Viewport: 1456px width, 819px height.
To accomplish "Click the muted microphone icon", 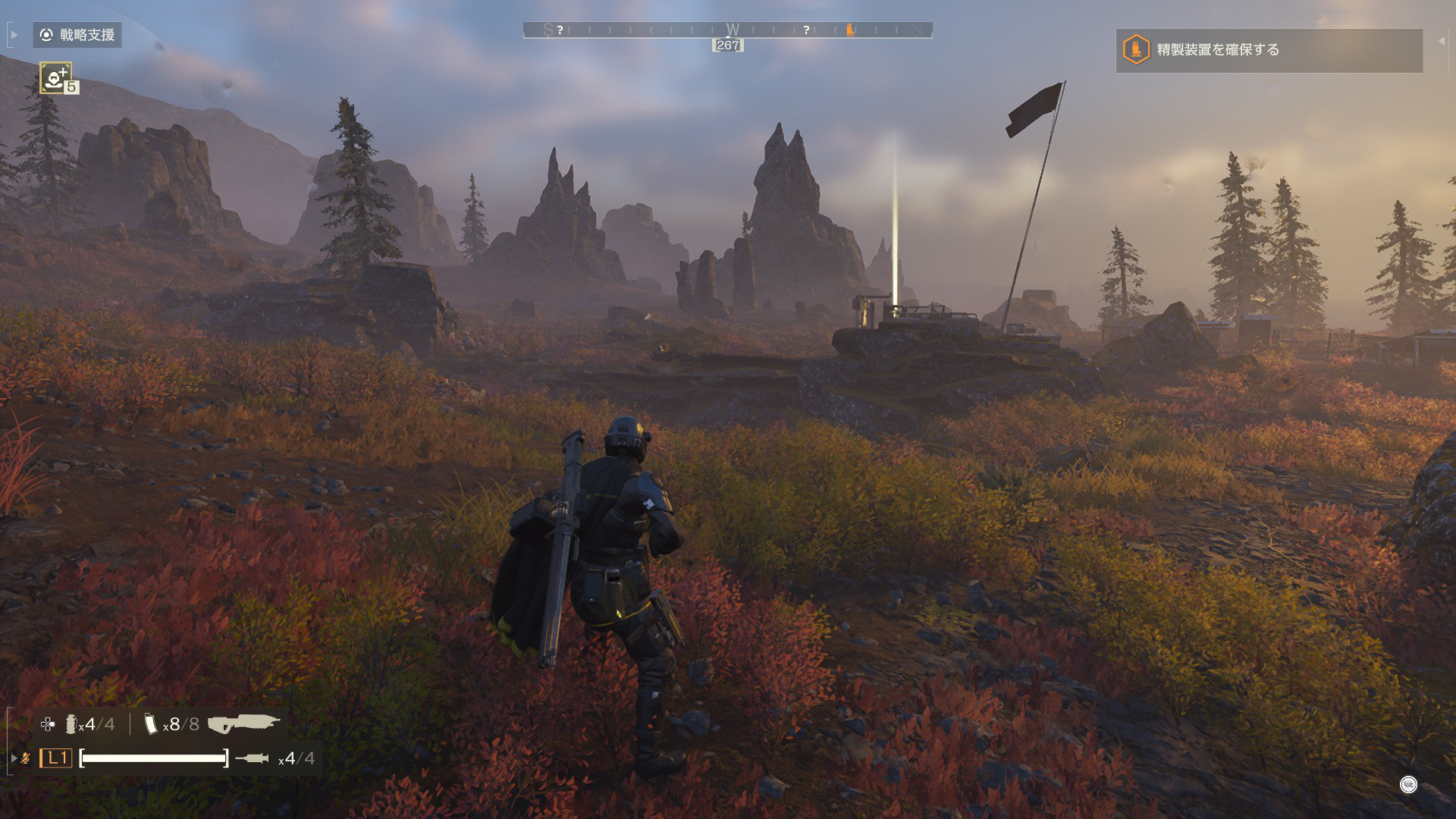I will click(x=26, y=758).
